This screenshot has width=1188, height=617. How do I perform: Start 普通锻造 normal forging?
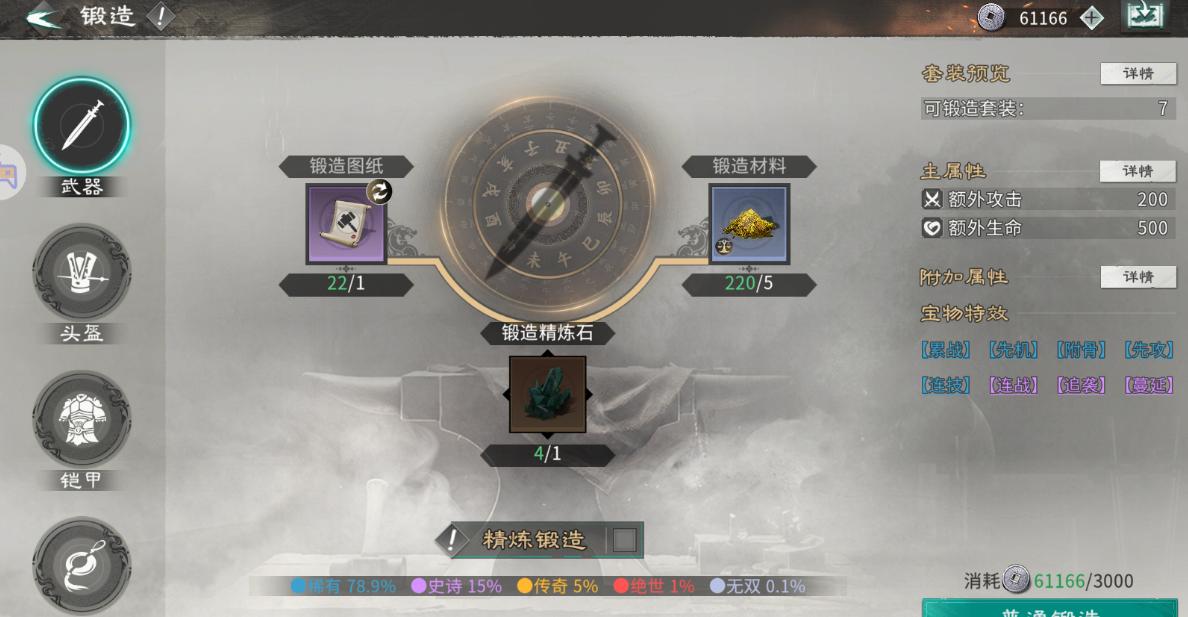tap(1049, 608)
